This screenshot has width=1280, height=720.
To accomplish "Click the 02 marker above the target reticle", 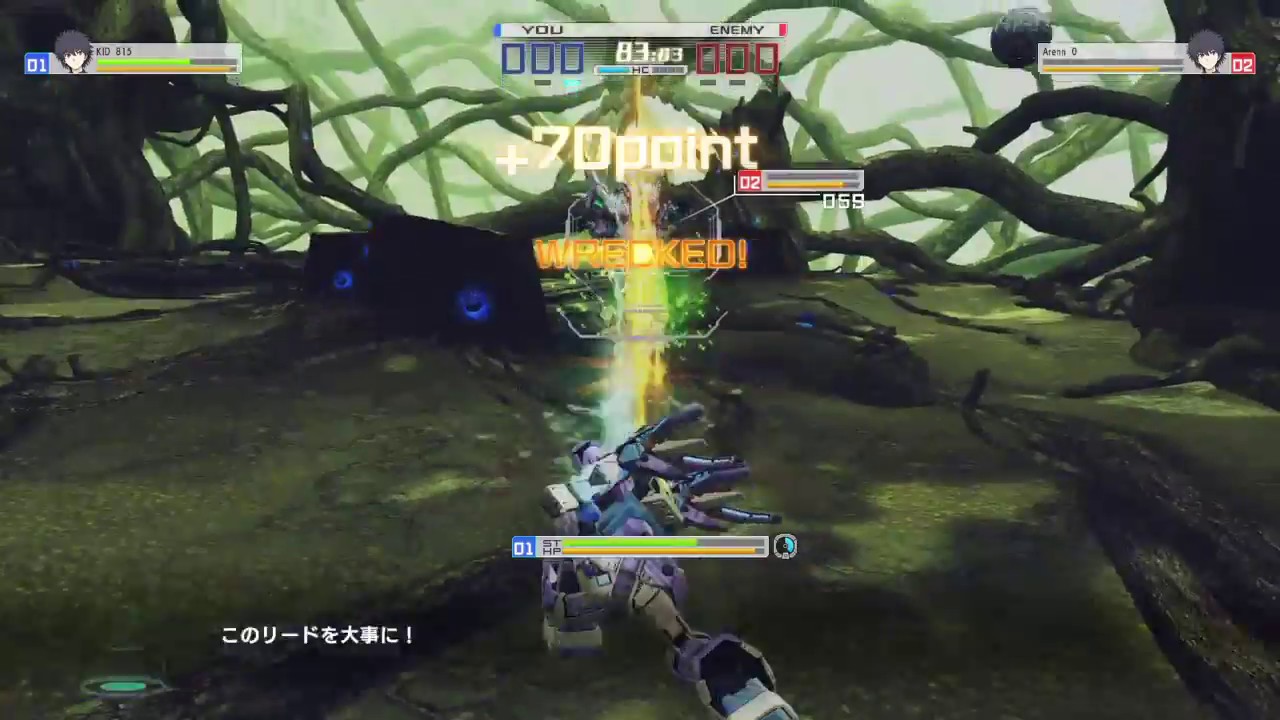I will 750,182.
